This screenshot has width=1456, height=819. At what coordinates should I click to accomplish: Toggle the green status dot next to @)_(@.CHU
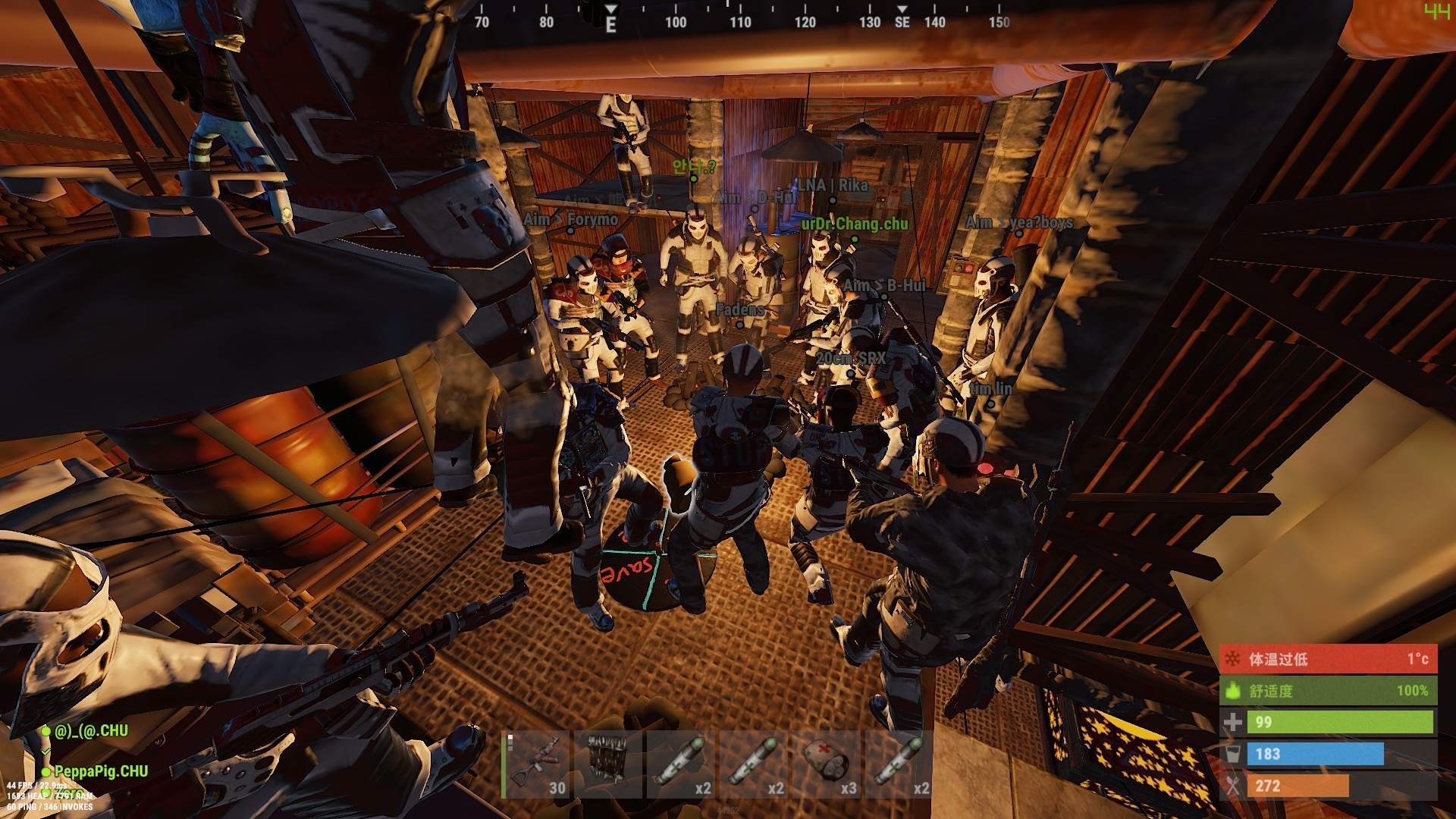tap(46, 731)
